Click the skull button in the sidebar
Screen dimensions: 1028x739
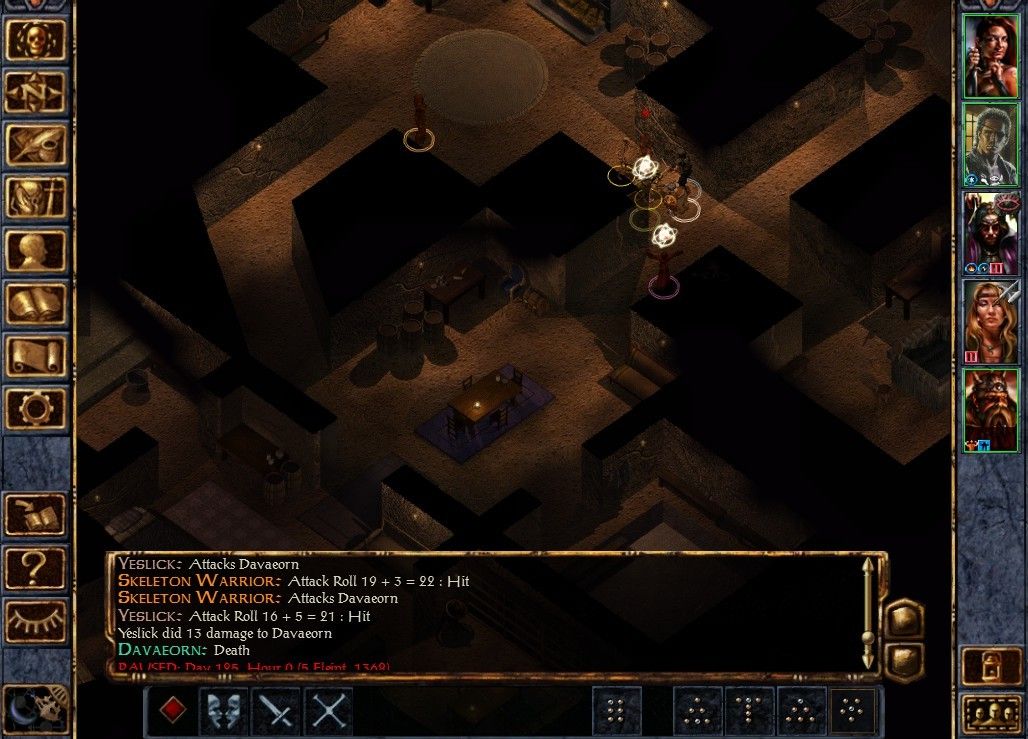point(36,39)
